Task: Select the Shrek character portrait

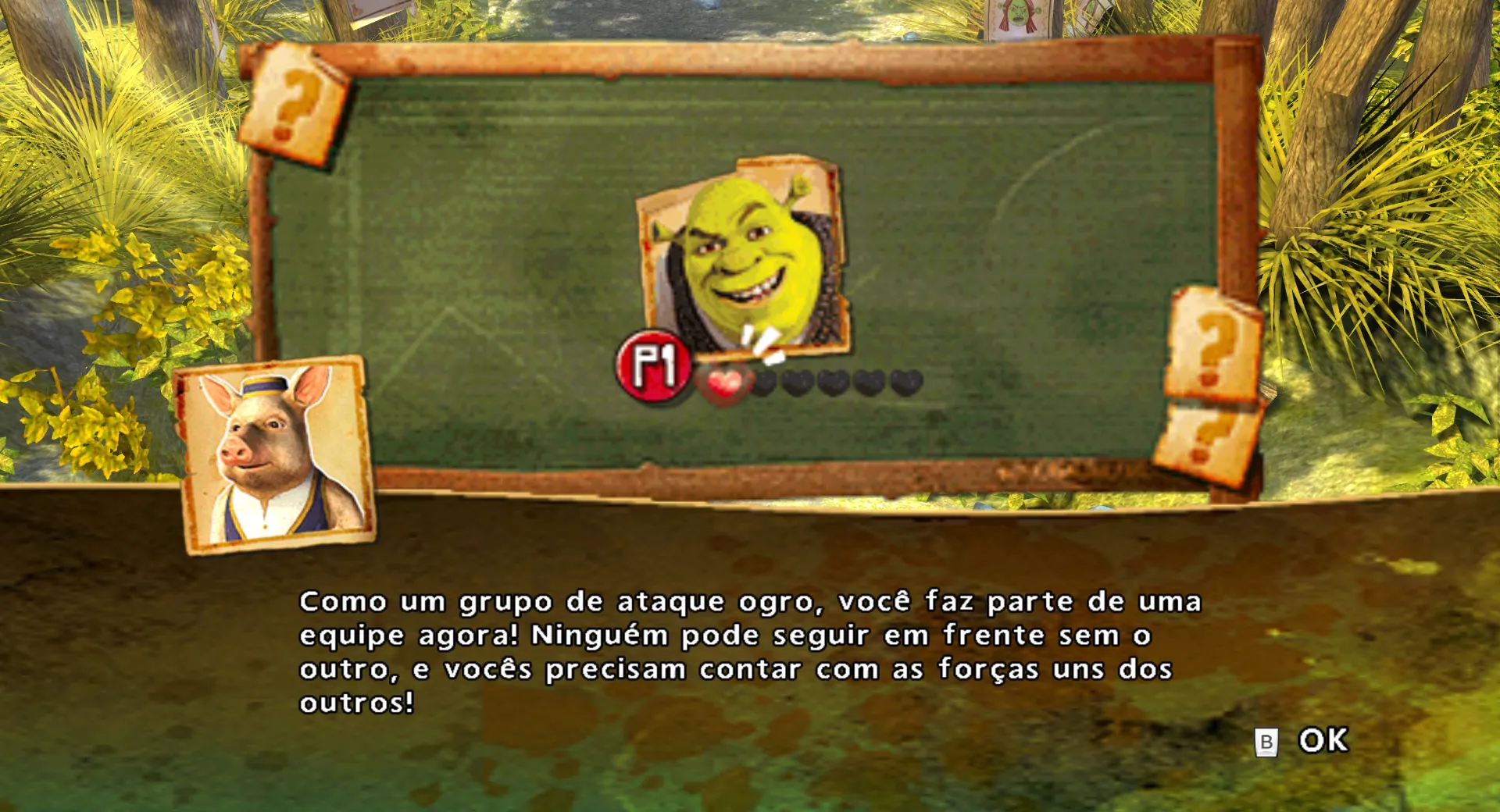Action: [745, 254]
